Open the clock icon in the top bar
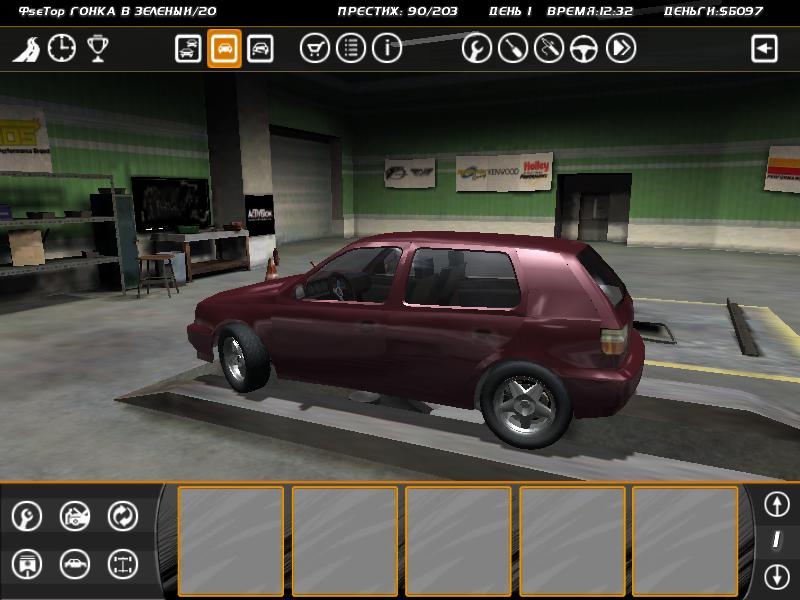This screenshot has width=800, height=600. pyautogui.click(x=62, y=48)
